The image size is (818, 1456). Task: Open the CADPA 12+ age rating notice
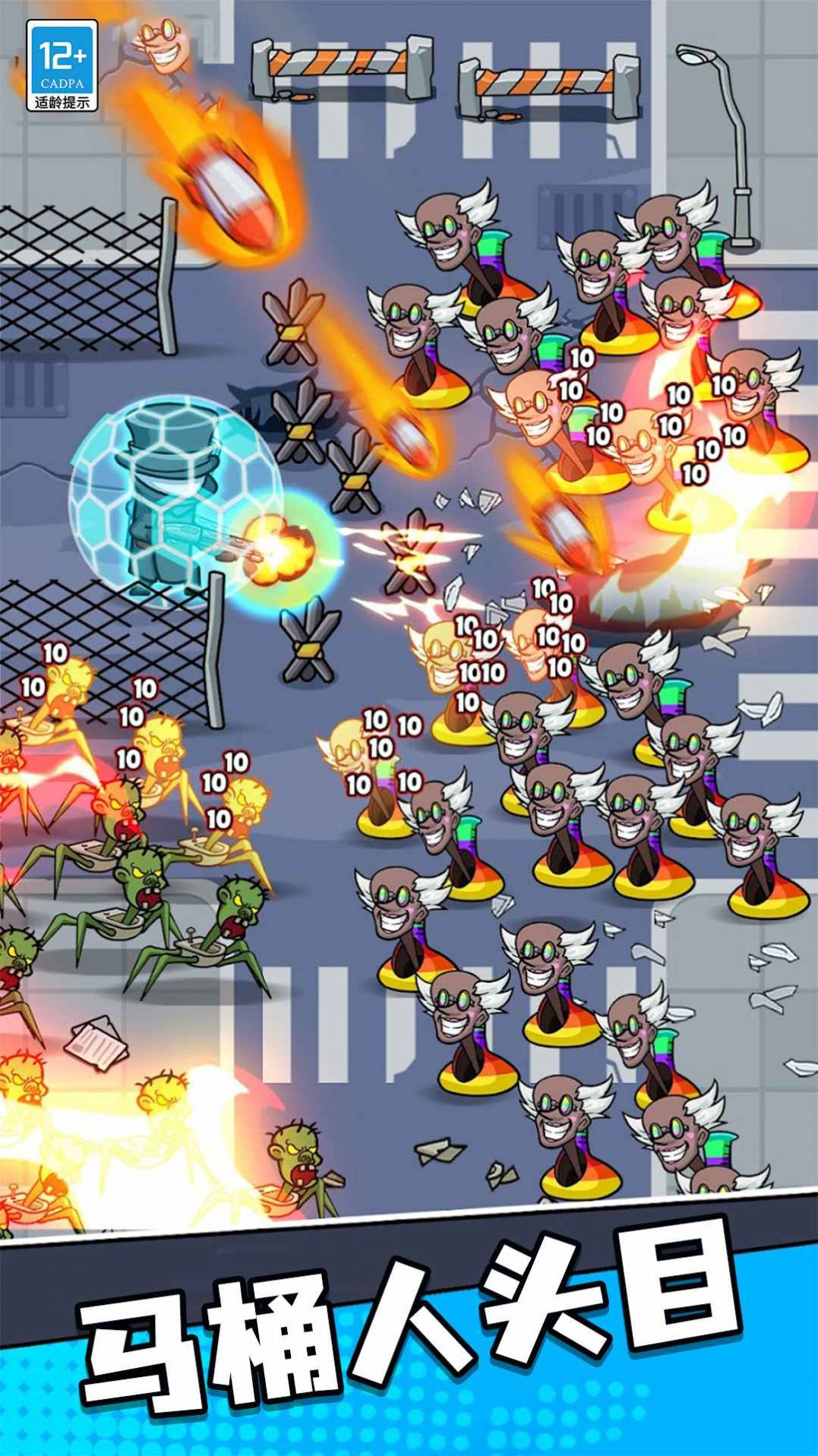click(62, 66)
